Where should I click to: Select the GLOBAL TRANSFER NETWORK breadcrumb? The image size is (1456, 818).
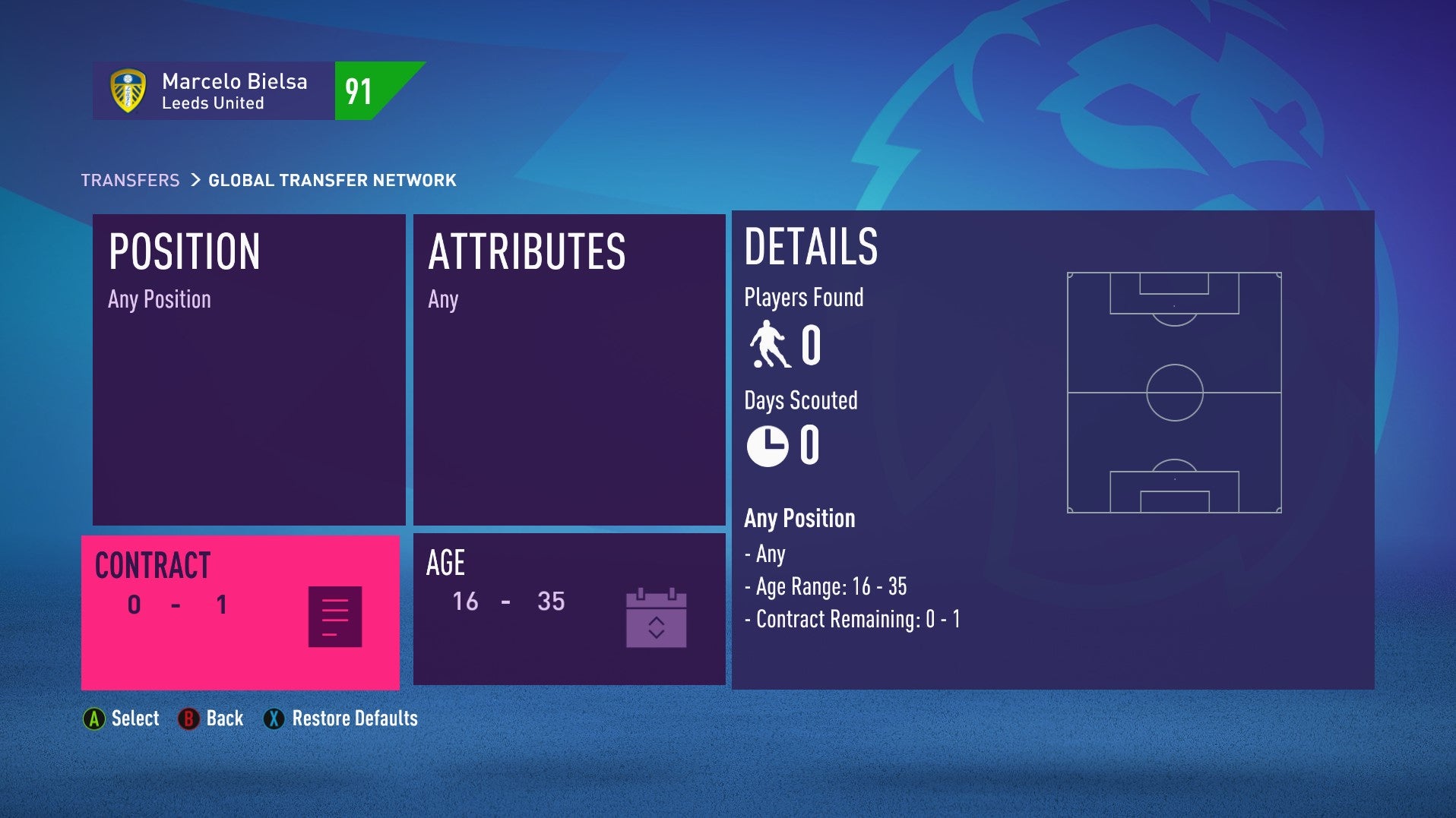[331, 180]
